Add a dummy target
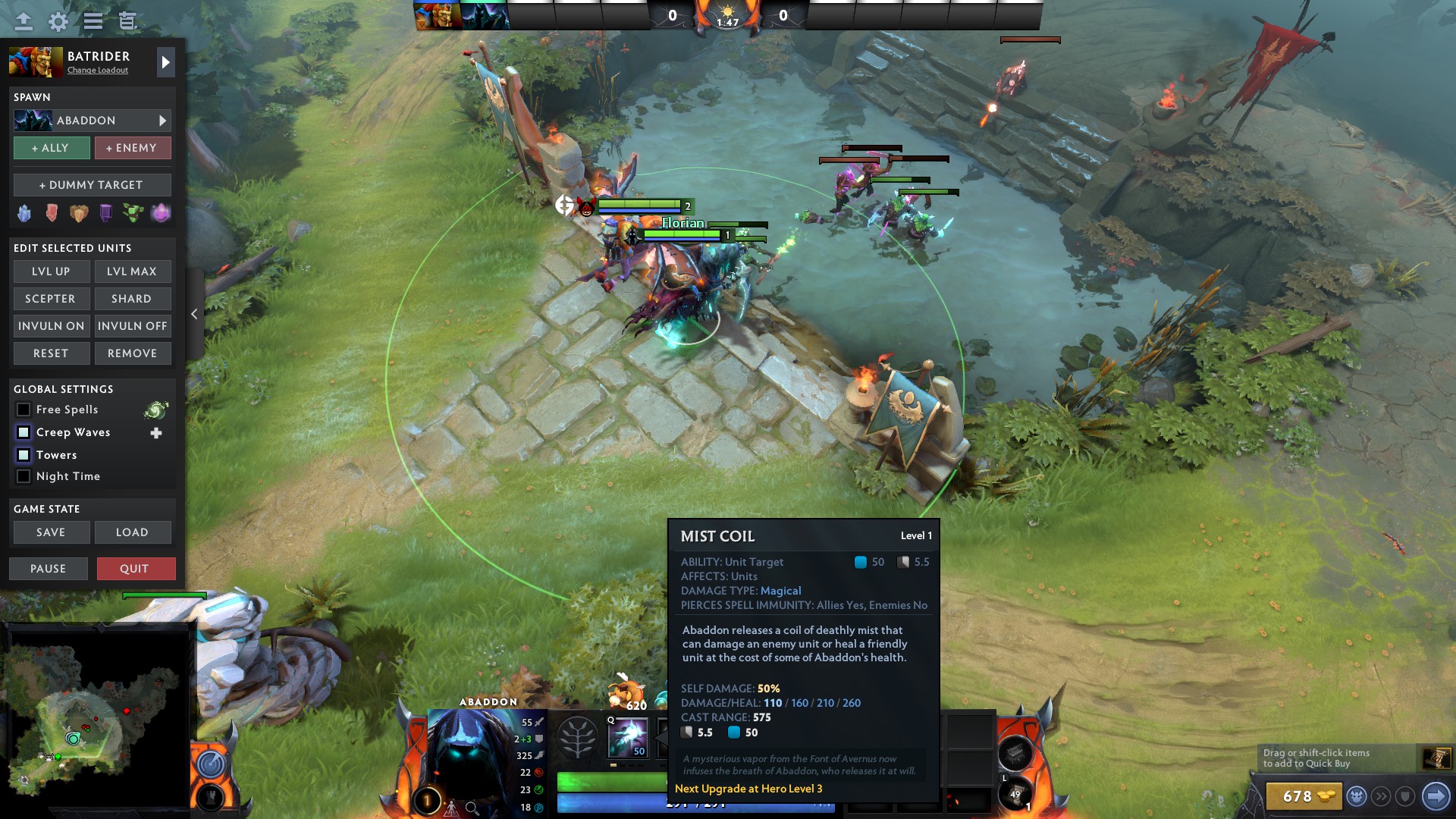1456x819 pixels. coord(92,185)
